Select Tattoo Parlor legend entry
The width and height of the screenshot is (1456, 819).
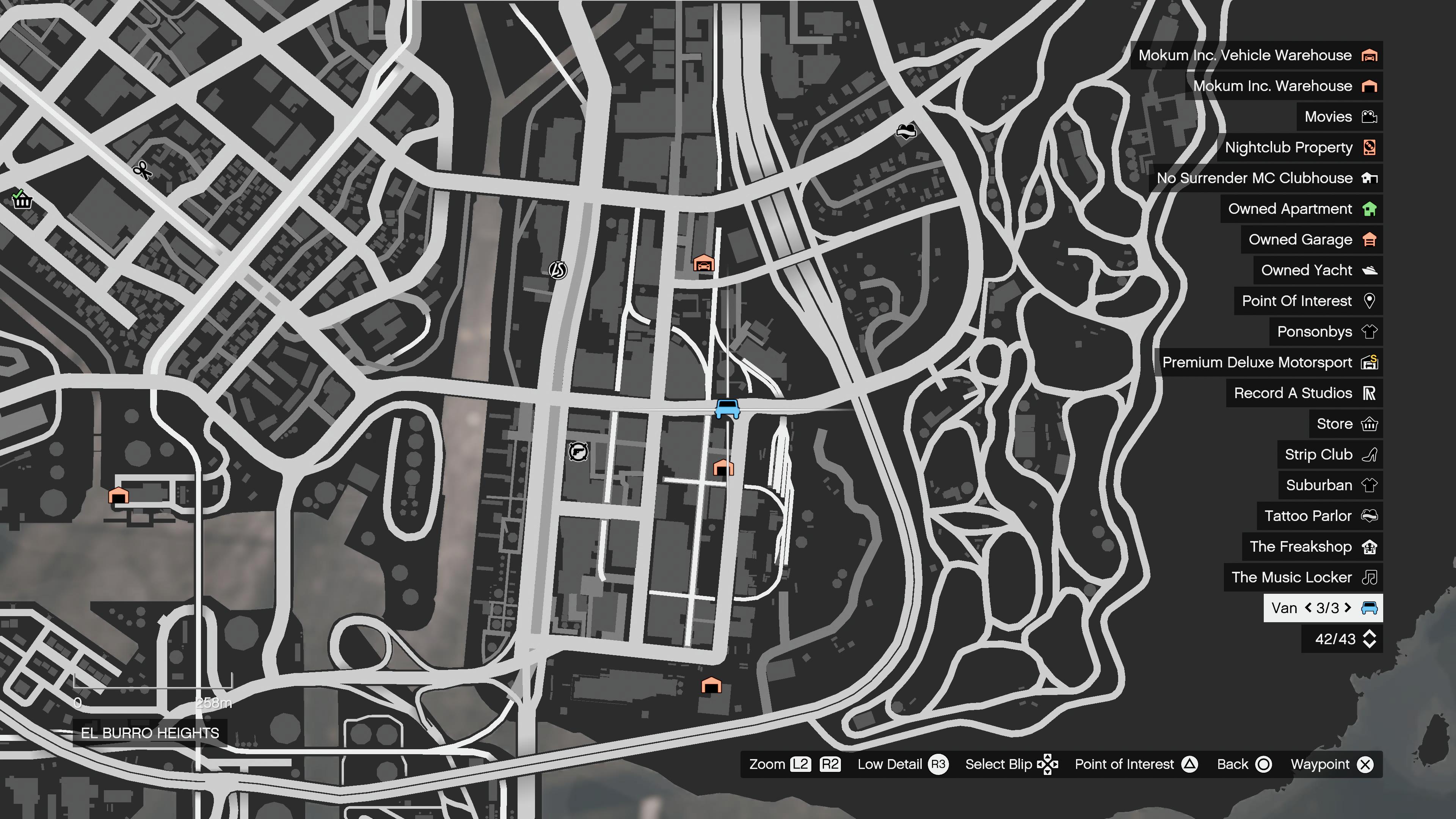point(1319,516)
